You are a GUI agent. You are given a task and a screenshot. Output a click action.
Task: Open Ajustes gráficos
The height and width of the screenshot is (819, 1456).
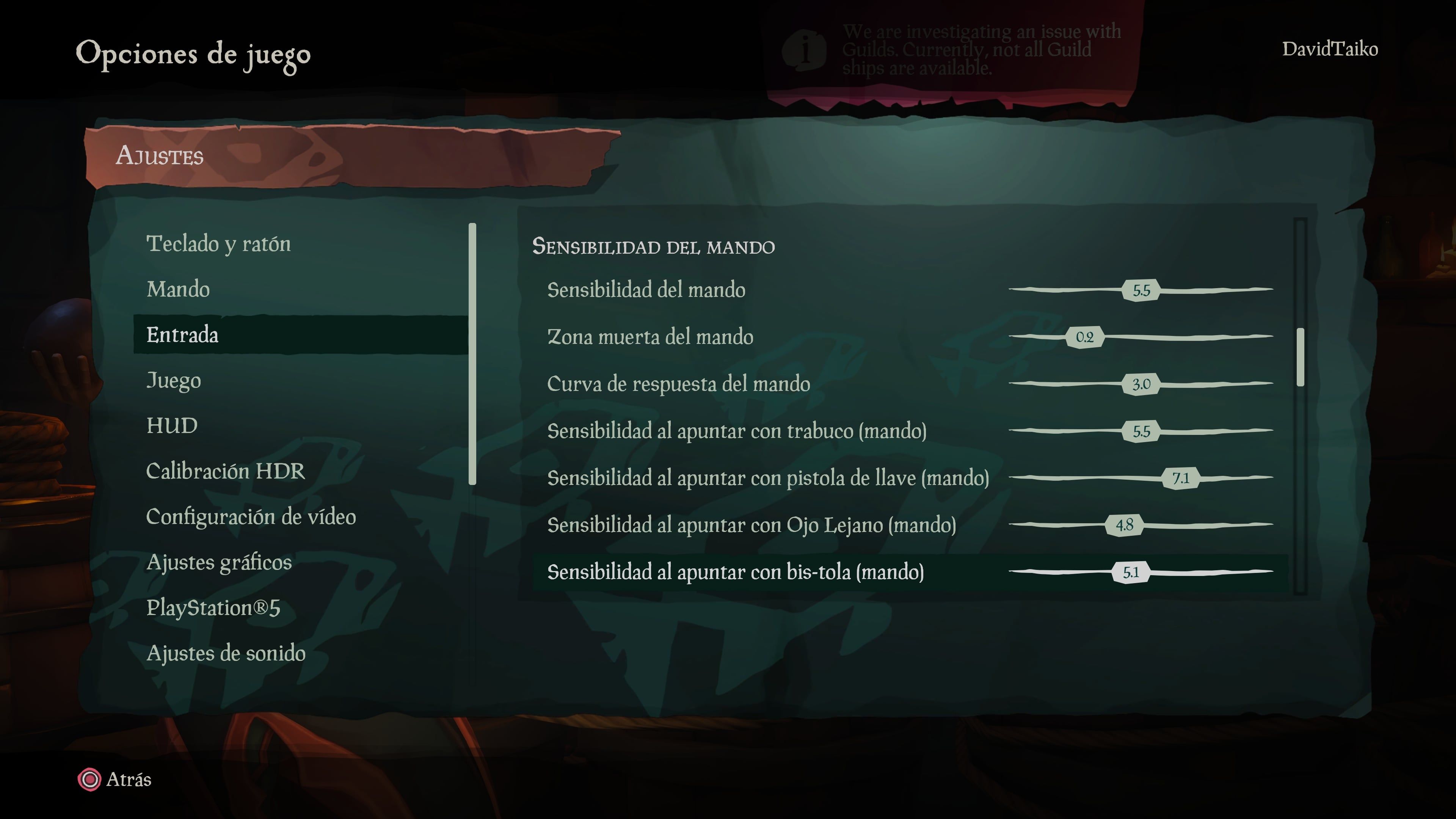coord(219,562)
